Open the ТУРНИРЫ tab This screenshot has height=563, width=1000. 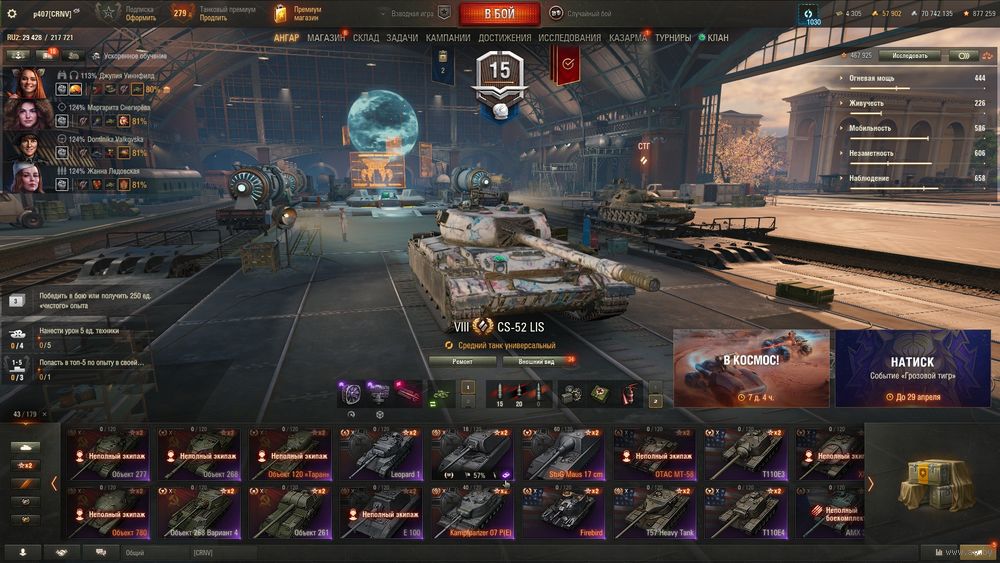coord(675,38)
